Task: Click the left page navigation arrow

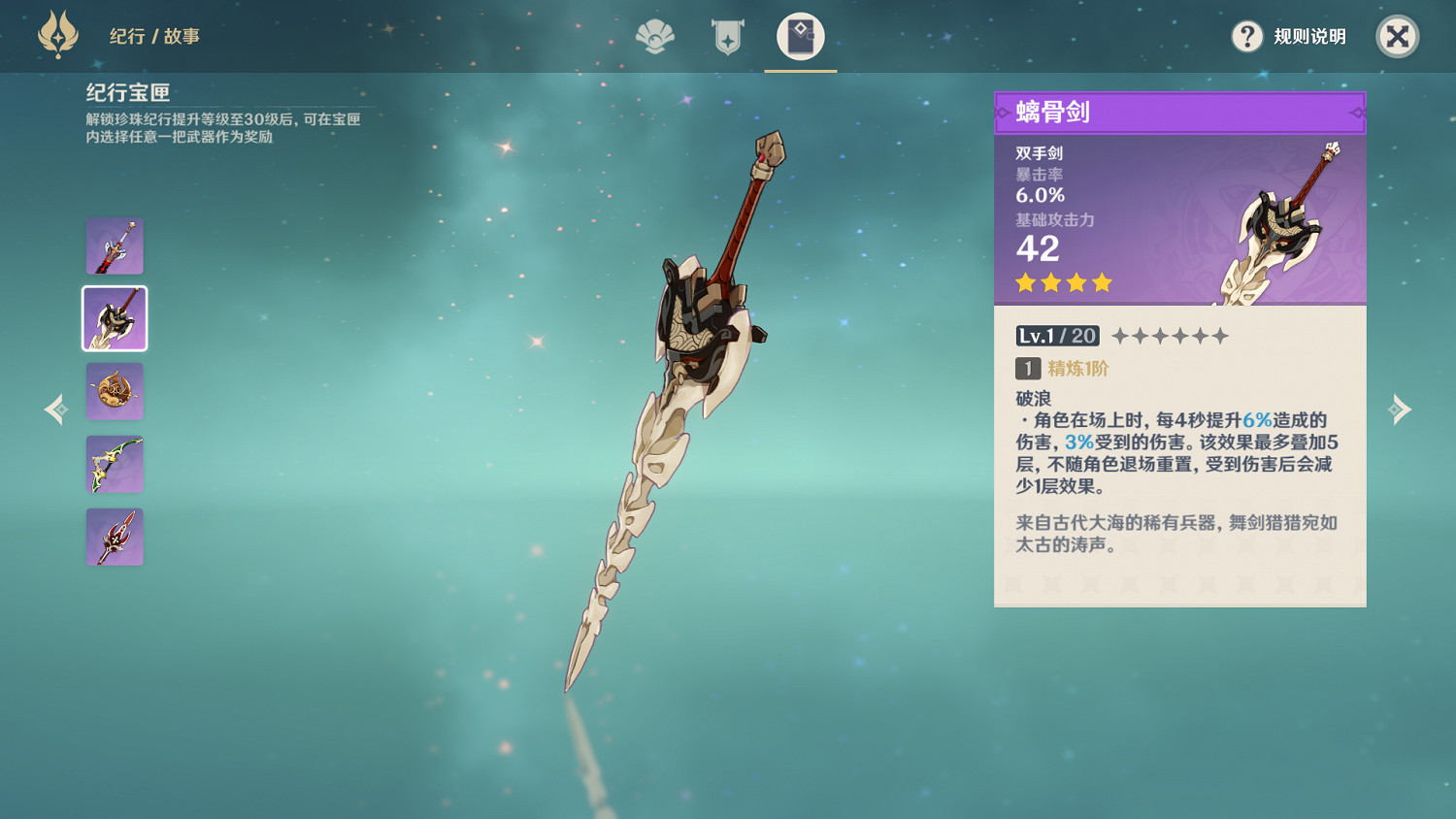Action: coord(55,409)
